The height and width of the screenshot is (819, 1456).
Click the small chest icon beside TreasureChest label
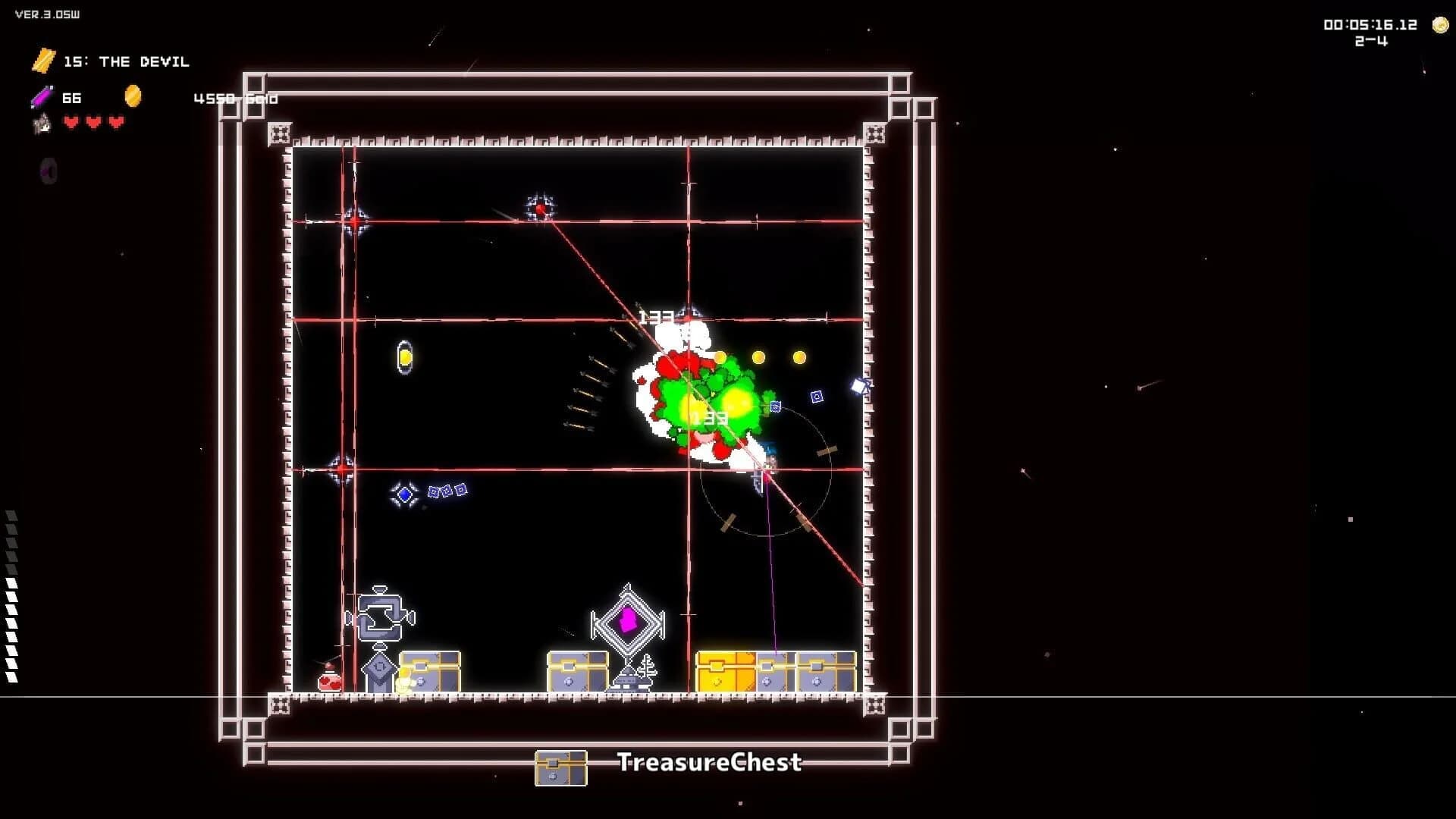(561, 766)
